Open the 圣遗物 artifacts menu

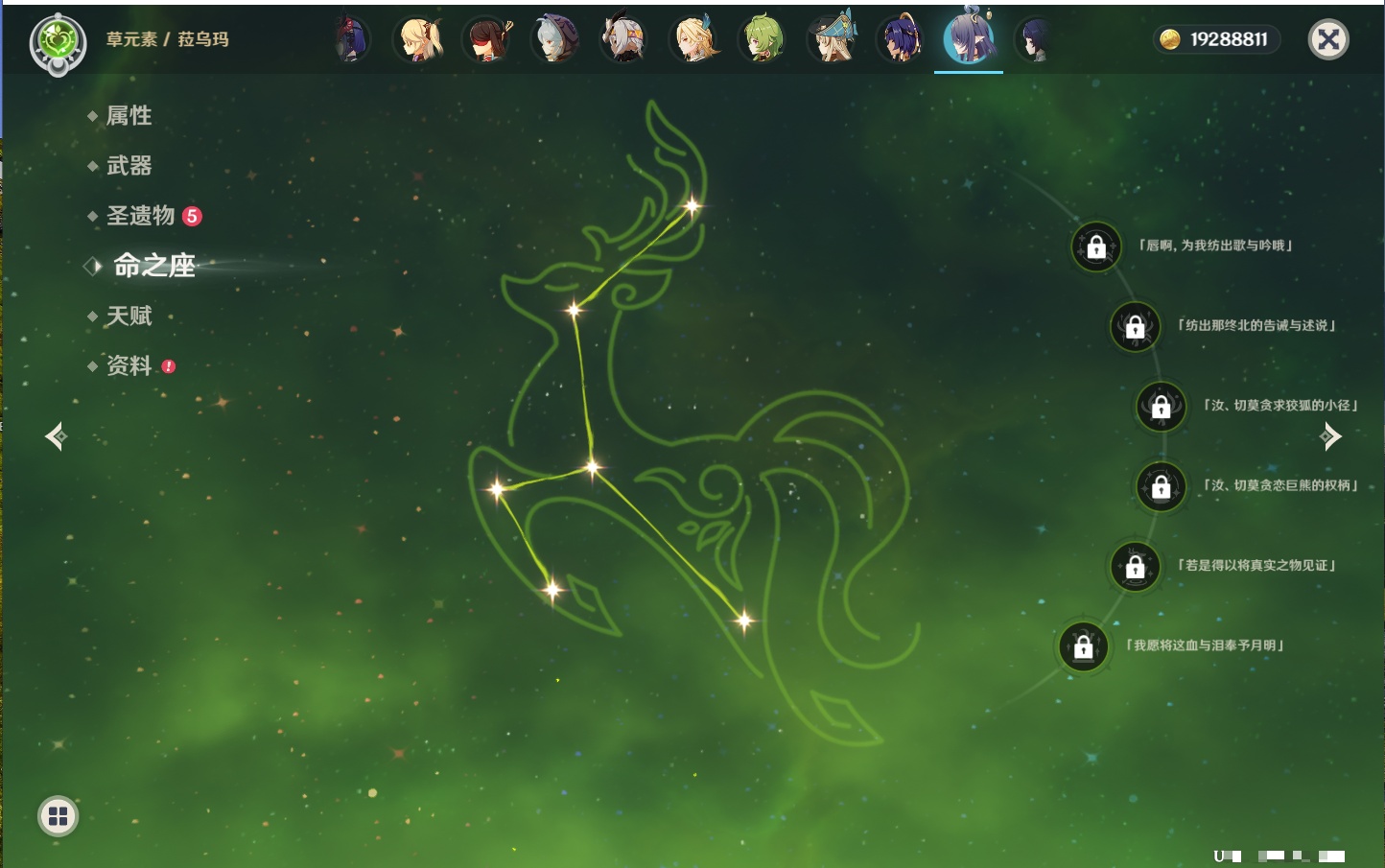click(141, 216)
